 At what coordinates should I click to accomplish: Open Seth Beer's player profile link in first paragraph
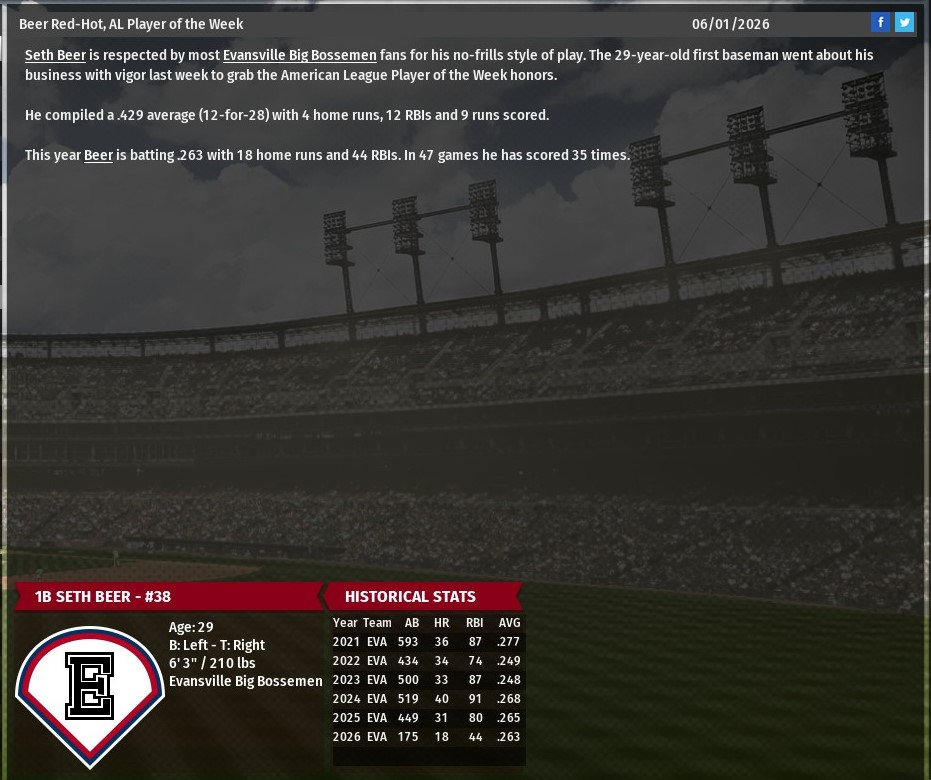tap(55, 56)
